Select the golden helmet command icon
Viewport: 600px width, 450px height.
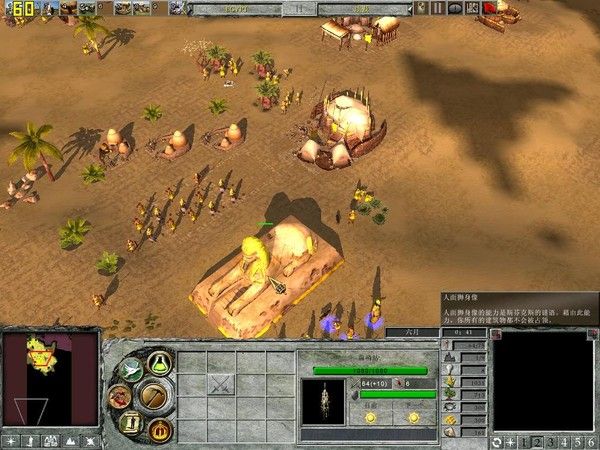pyautogui.click(x=158, y=428)
